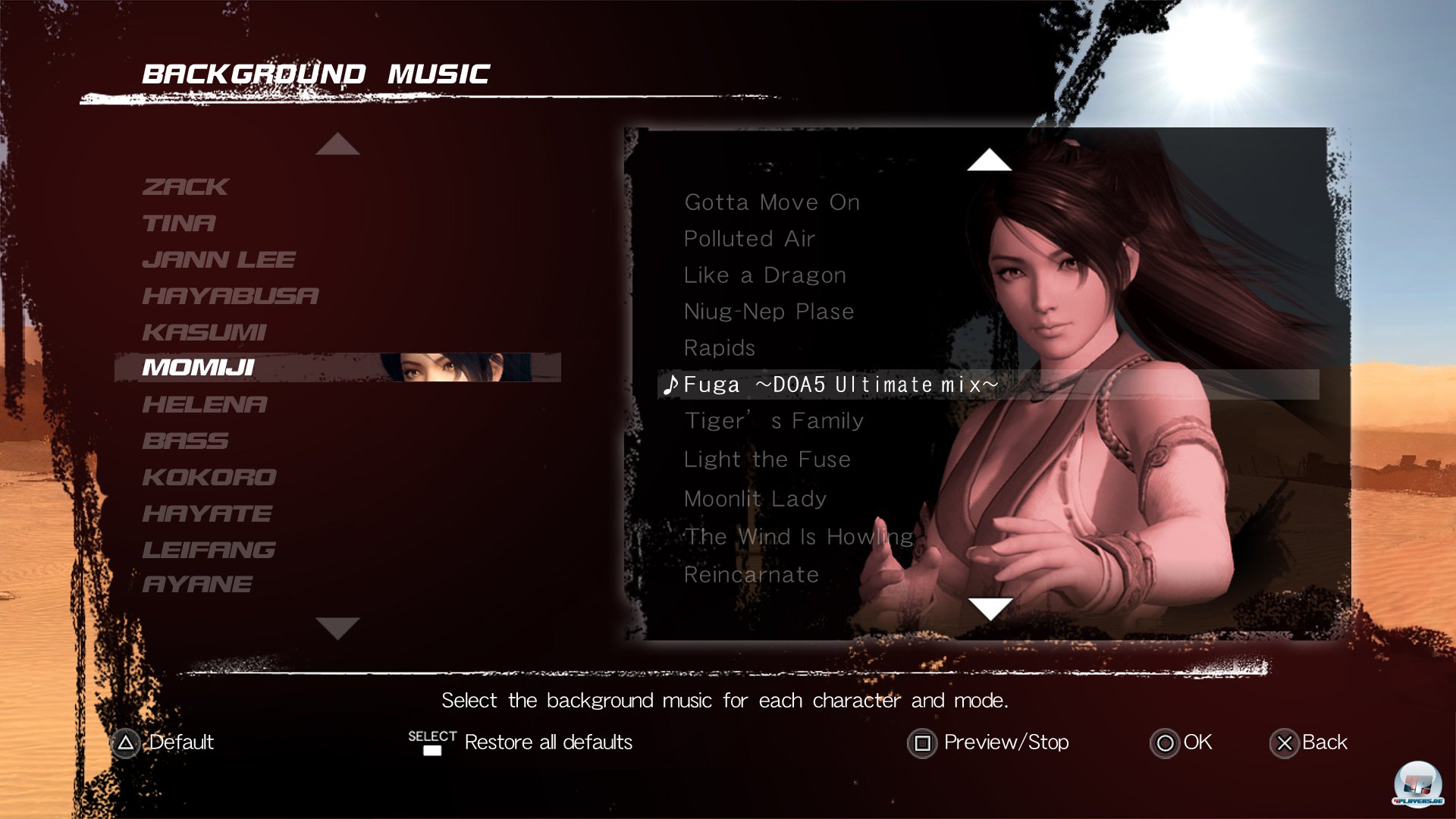Select the Rapids music track
1456x819 pixels.
[x=720, y=348]
